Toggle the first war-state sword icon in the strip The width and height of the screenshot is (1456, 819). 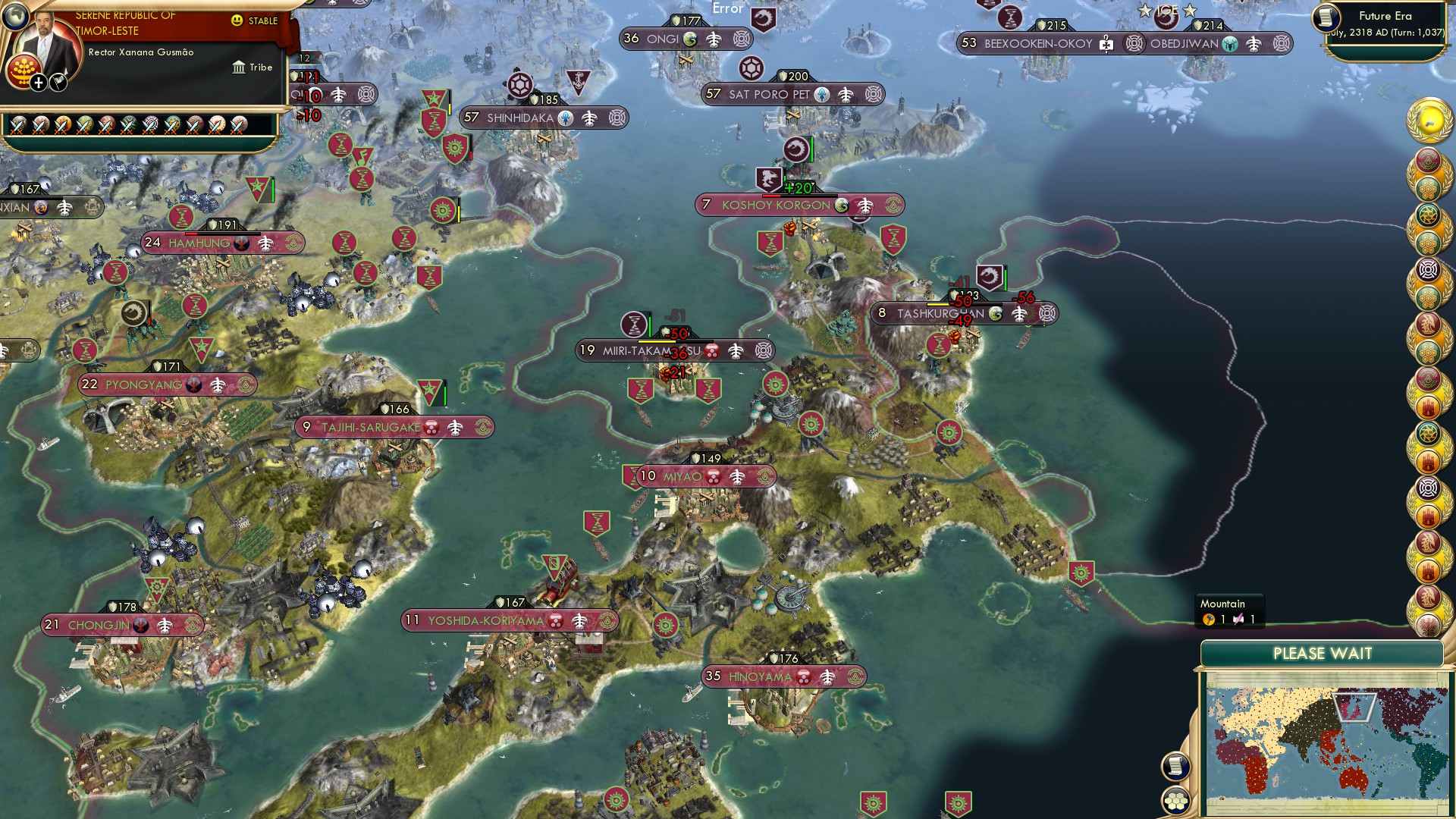pyautogui.click(x=17, y=126)
